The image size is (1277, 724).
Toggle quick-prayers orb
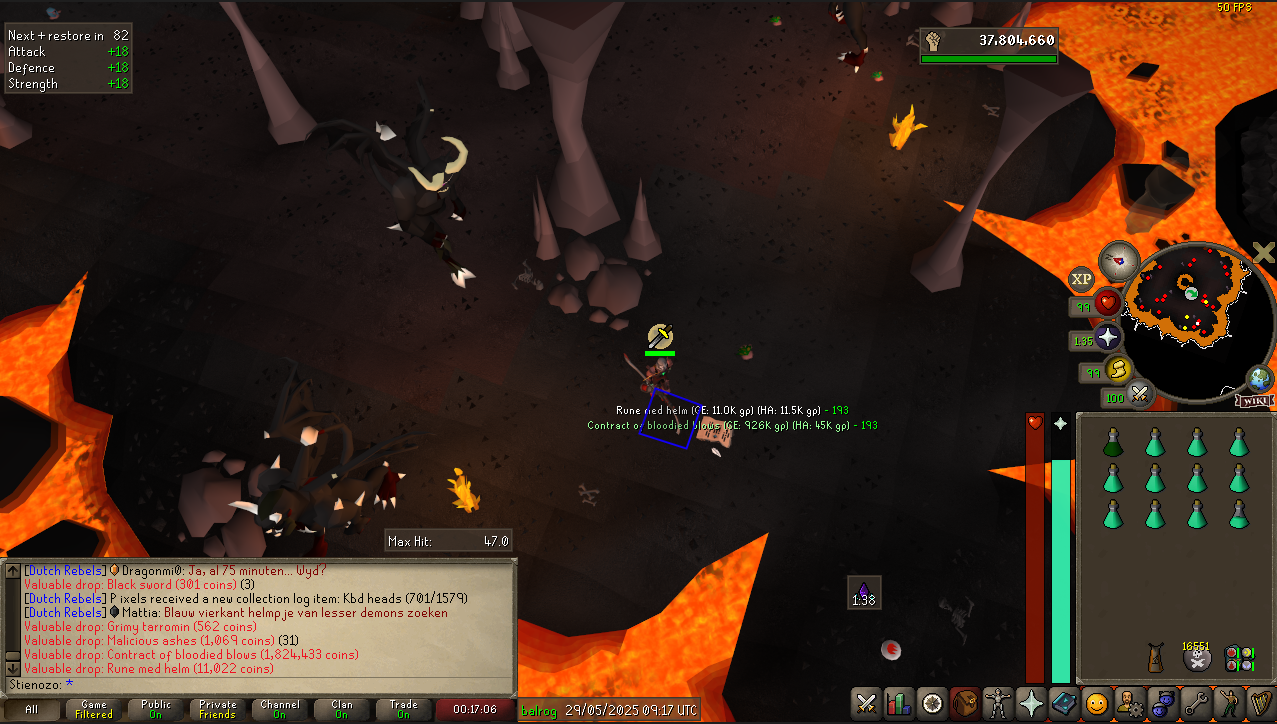tap(1108, 337)
